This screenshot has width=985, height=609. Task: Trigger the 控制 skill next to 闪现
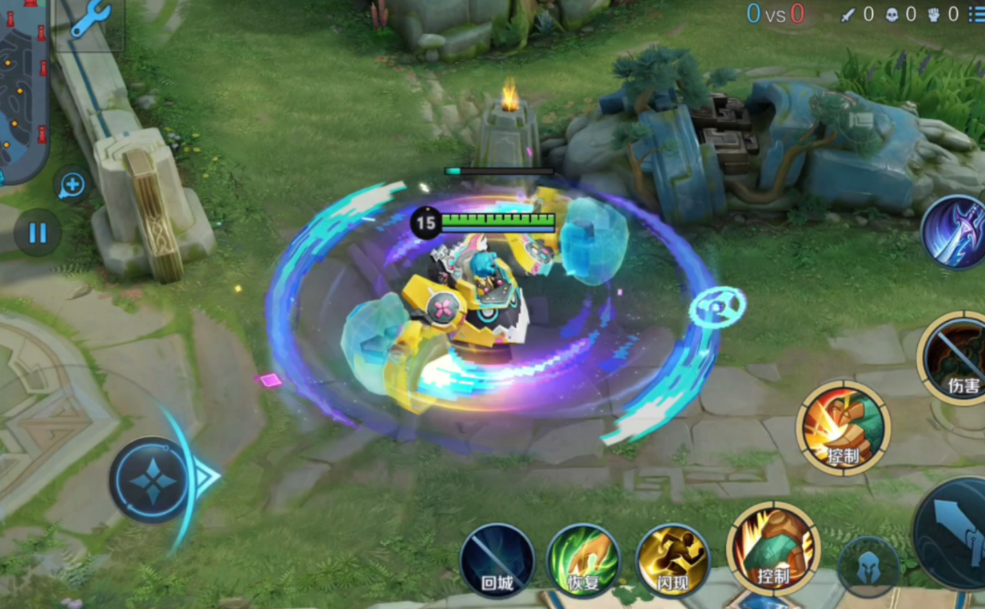coord(773,550)
